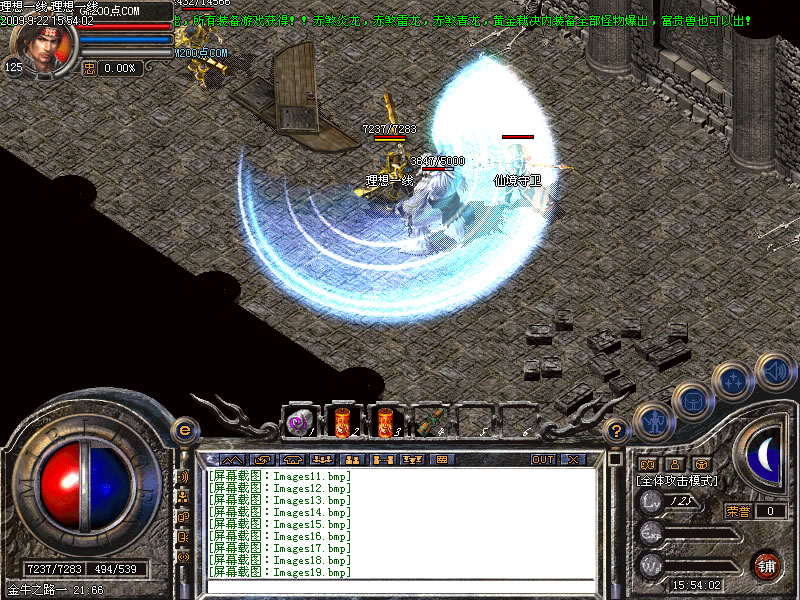Click the round 'e' button left of hotbar

(184, 431)
